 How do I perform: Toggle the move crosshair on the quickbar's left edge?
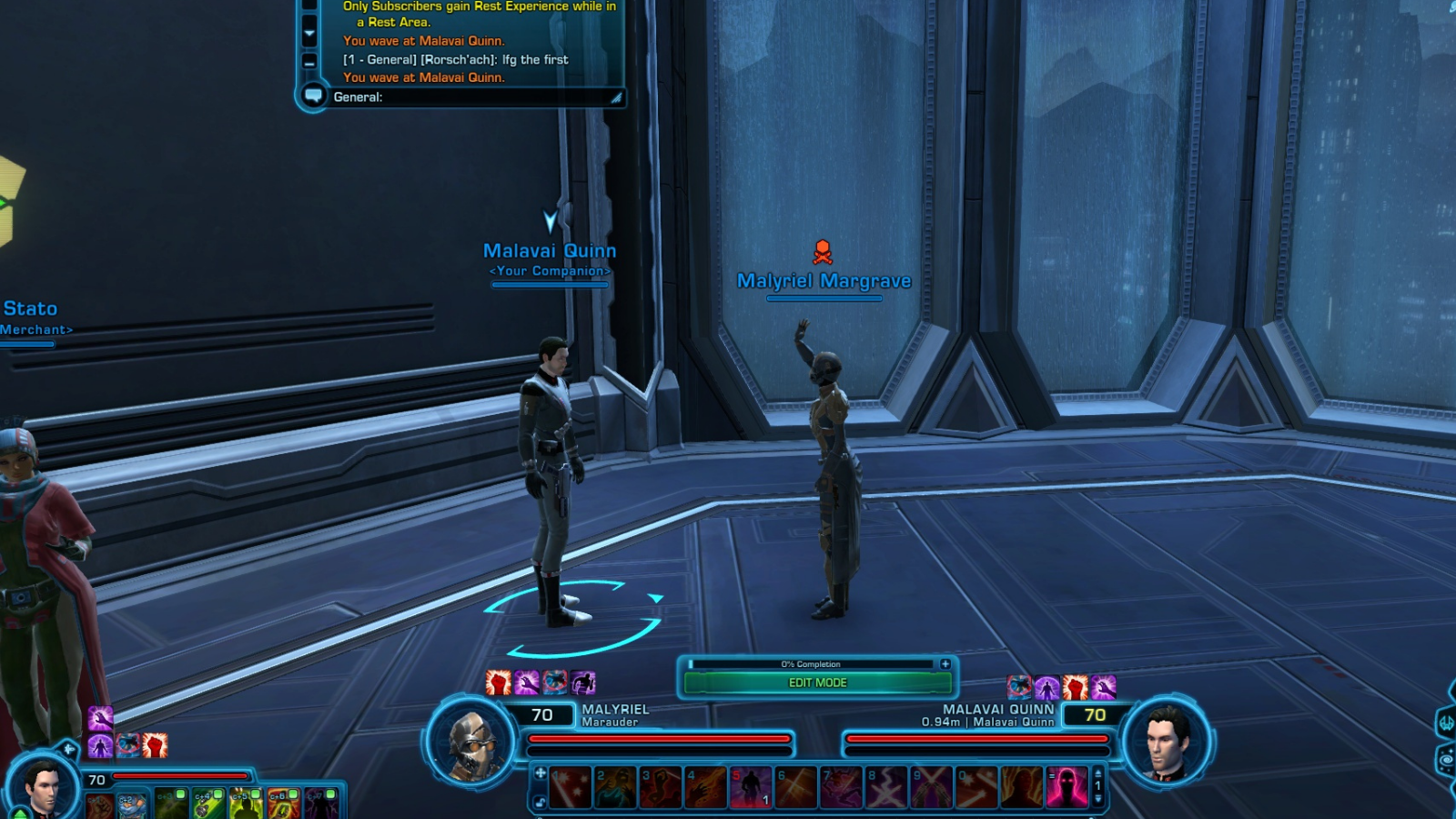coord(539,773)
